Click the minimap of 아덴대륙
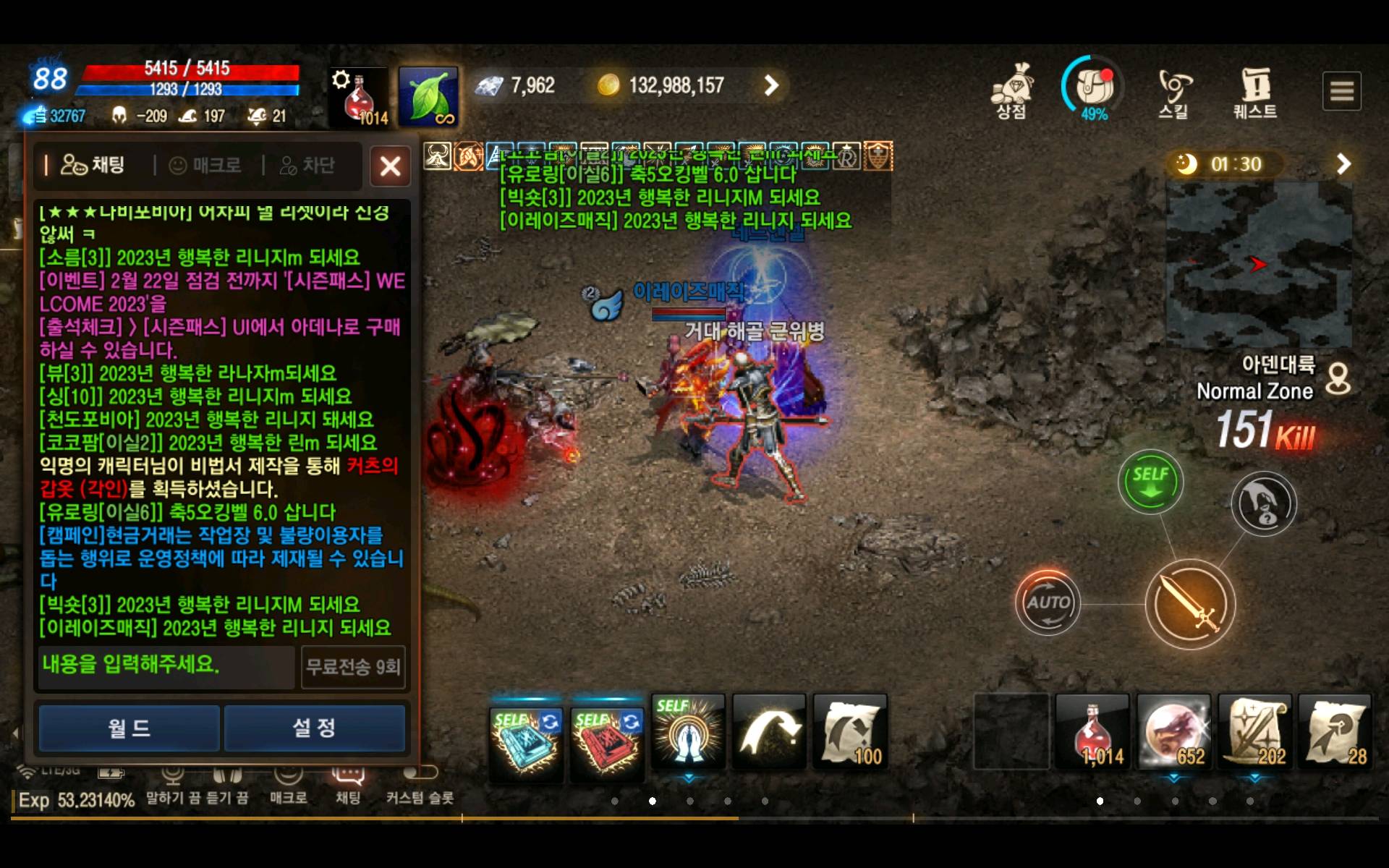 pyautogui.click(x=1258, y=265)
